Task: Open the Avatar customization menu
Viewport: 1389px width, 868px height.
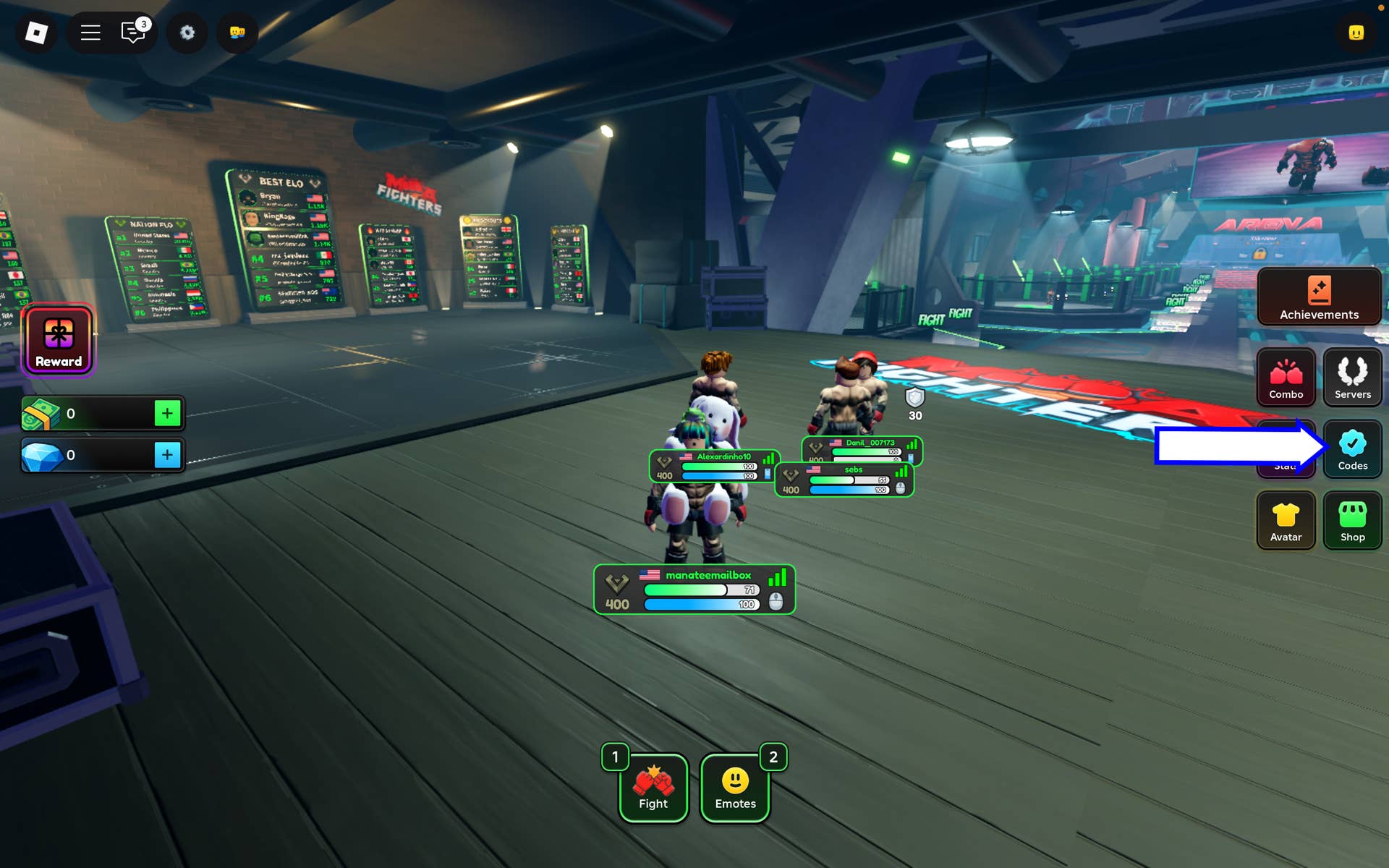Action: (1286, 520)
